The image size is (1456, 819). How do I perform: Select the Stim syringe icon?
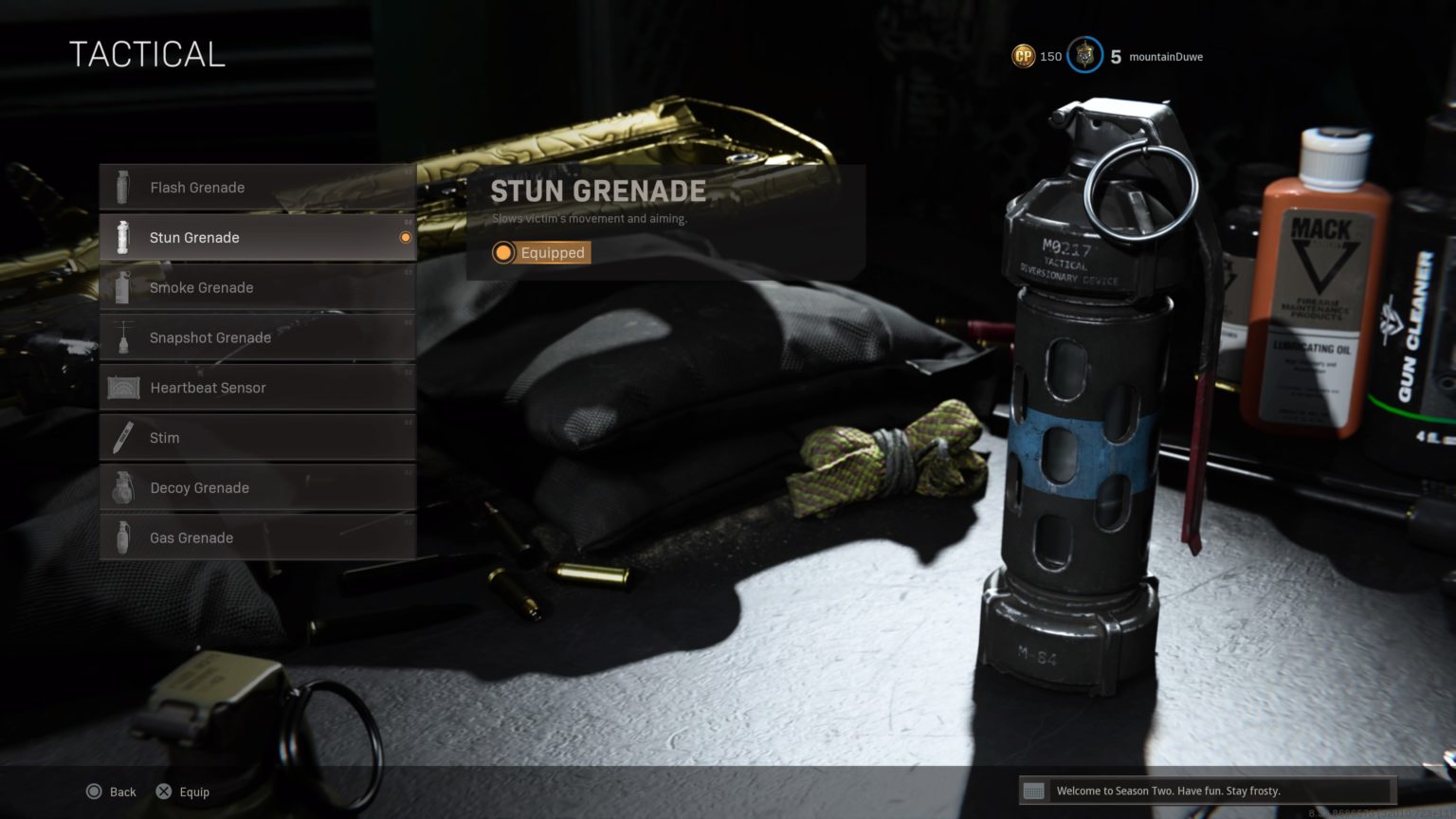(x=123, y=437)
